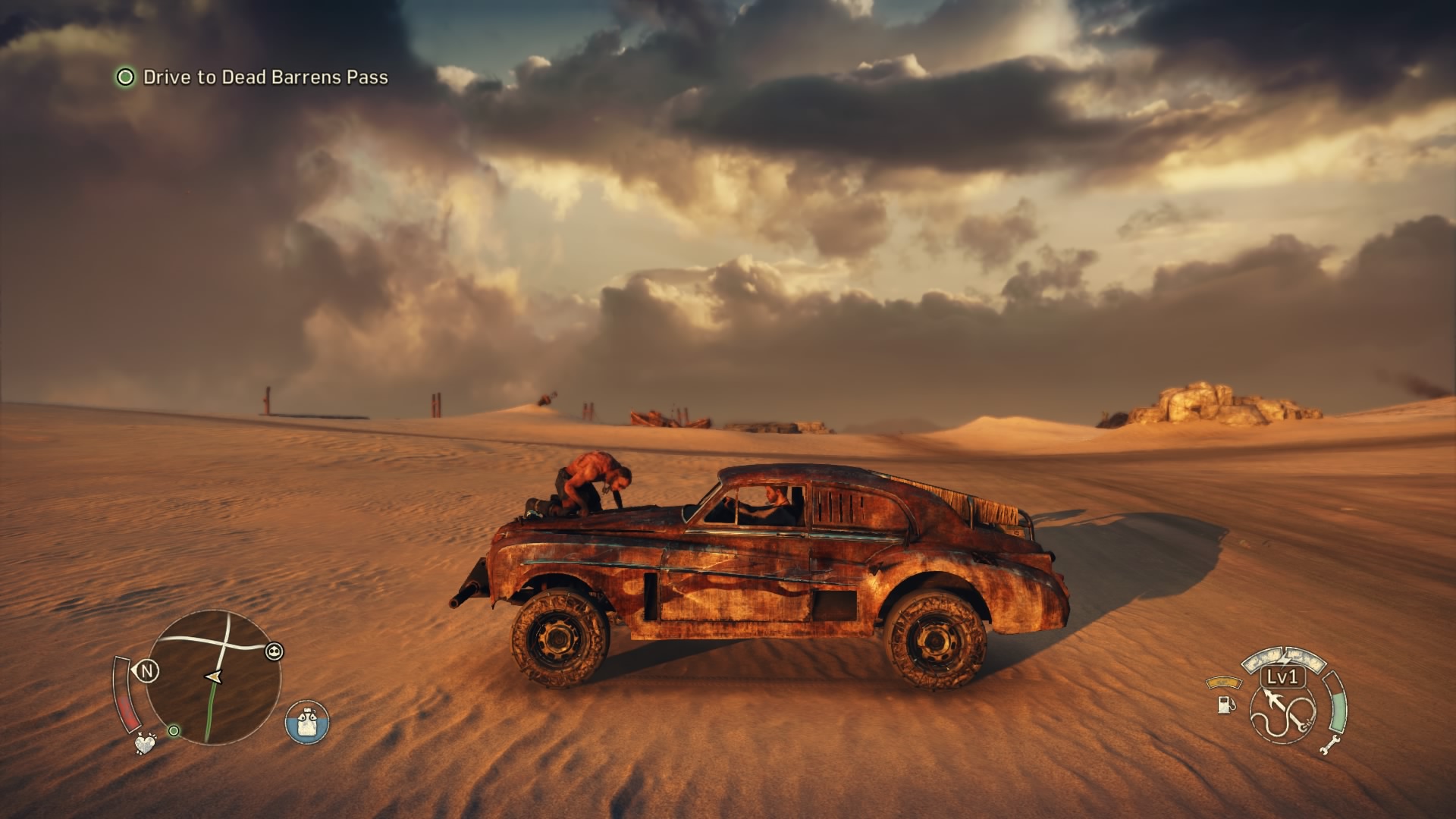
Task: Use the water canteen icon
Action: tap(307, 723)
